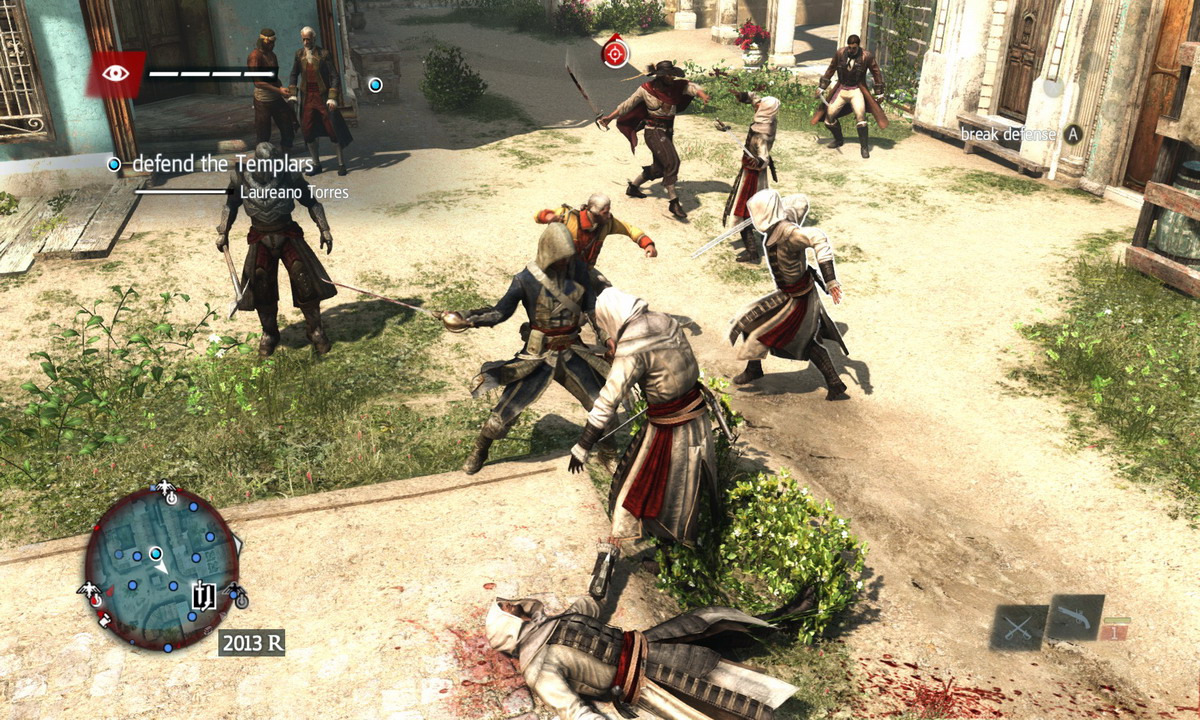The width and height of the screenshot is (1200, 720).
Task: Click the red eye detection icon
Action: [116, 73]
